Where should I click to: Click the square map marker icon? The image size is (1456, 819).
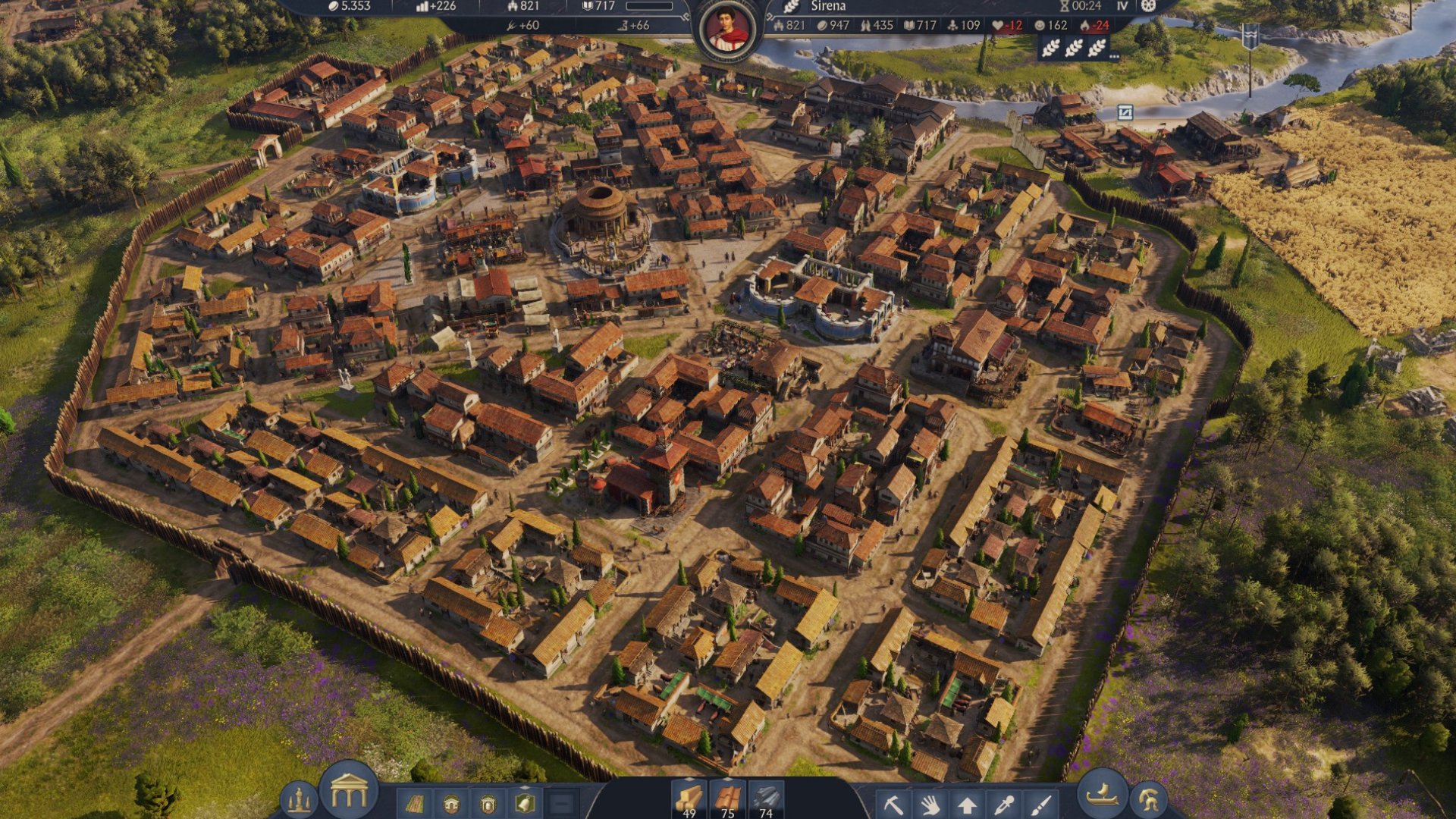1125,113
